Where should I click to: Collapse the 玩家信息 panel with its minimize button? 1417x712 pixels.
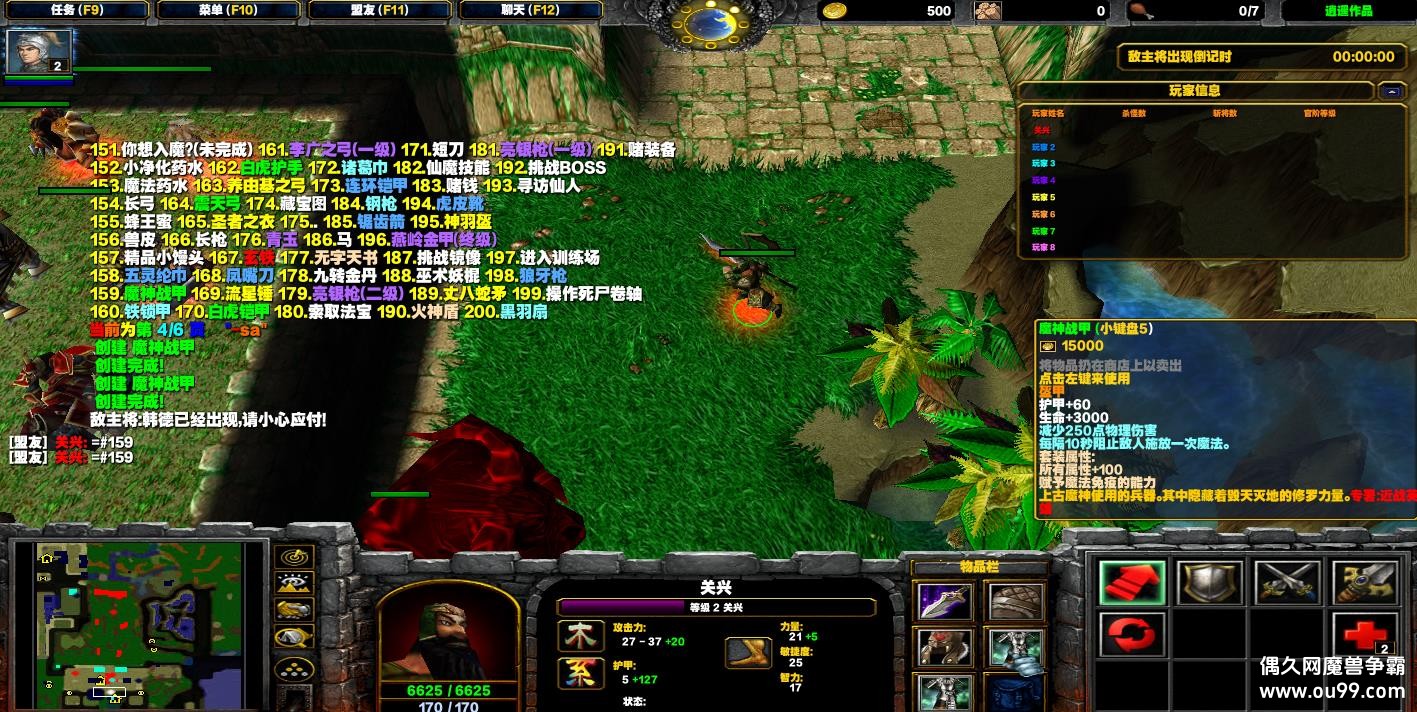point(1389,91)
